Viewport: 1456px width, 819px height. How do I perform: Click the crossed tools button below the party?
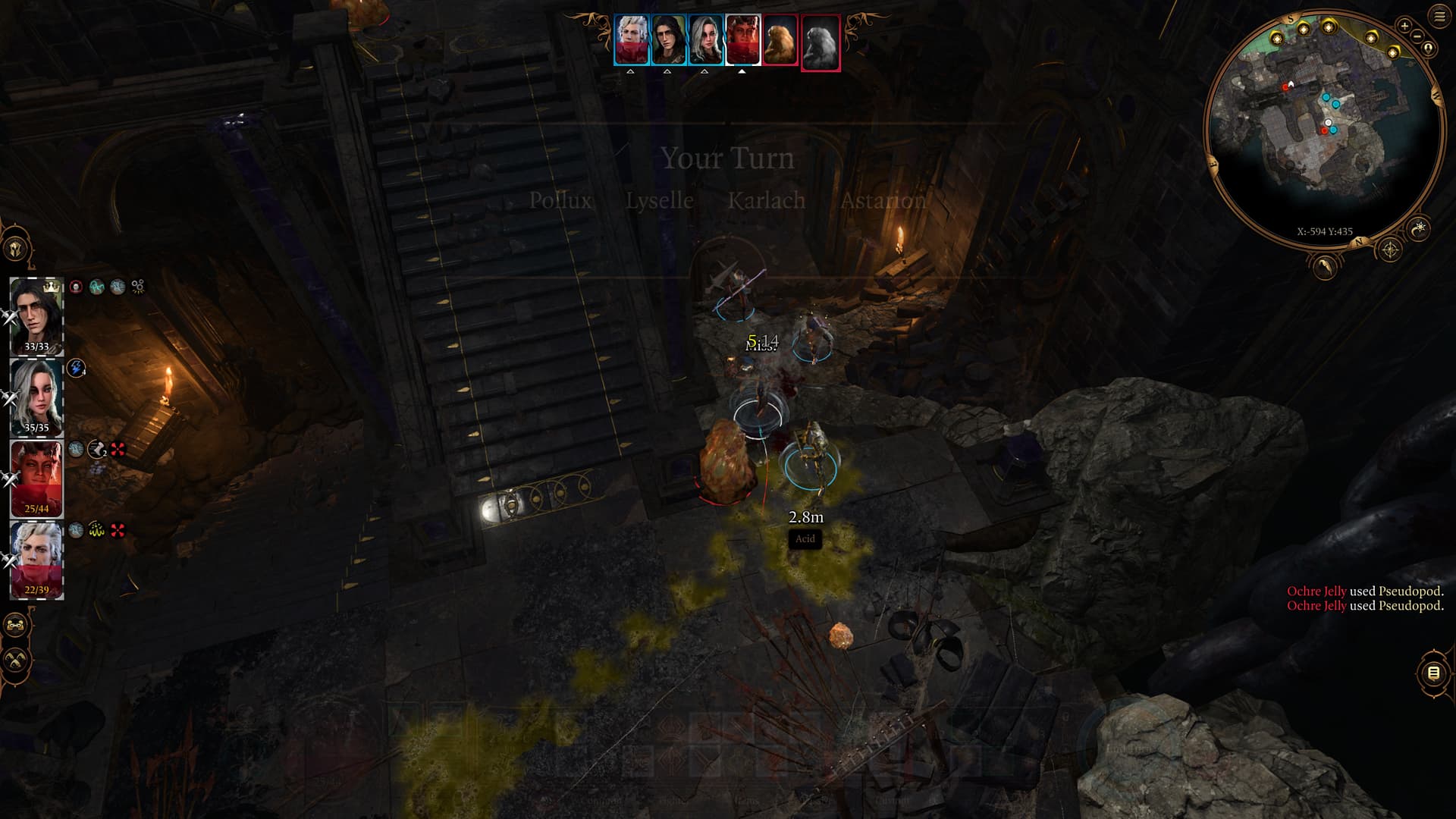pyautogui.click(x=16, y=660)
